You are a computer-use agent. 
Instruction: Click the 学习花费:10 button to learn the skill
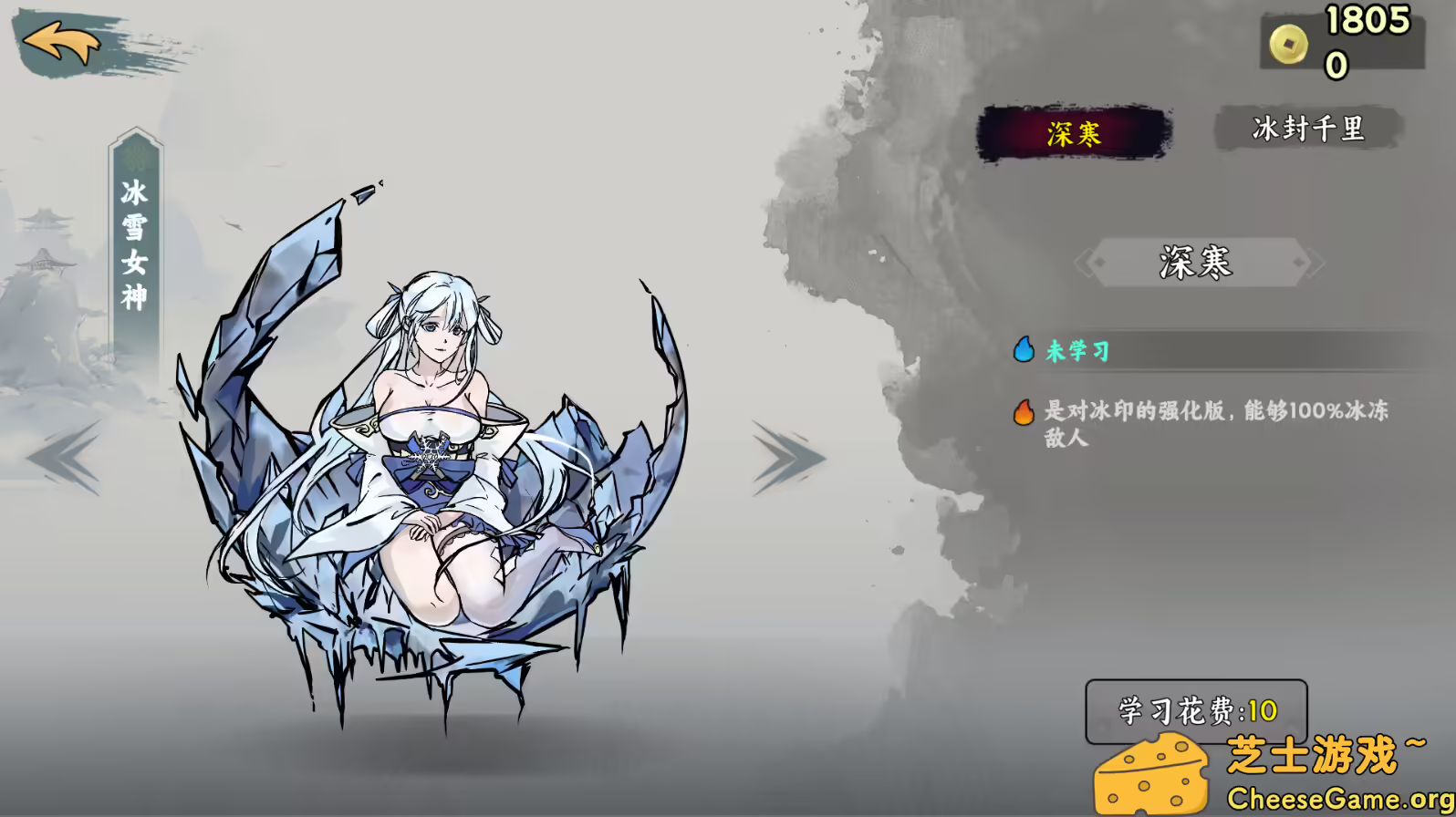tap(1195, 710)
